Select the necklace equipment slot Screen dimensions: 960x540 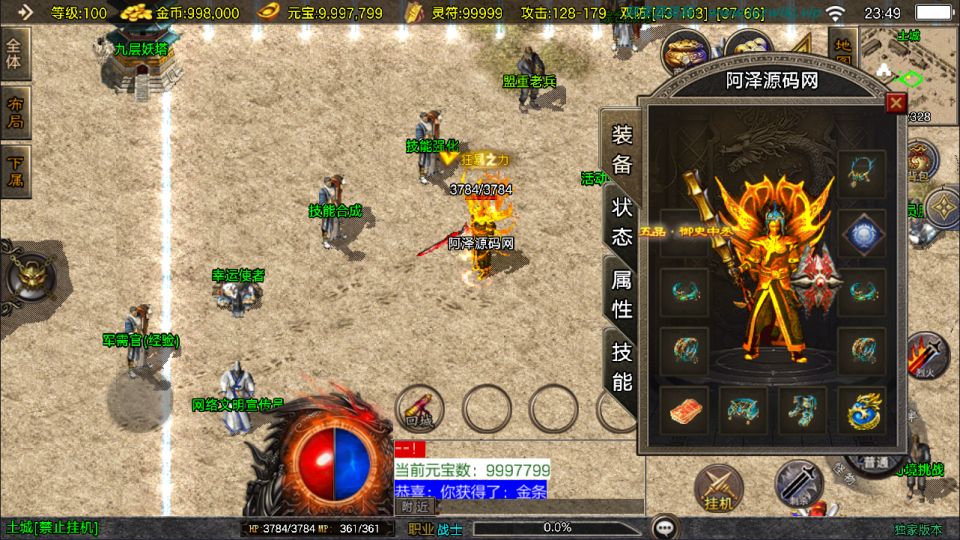pos(861,174)
